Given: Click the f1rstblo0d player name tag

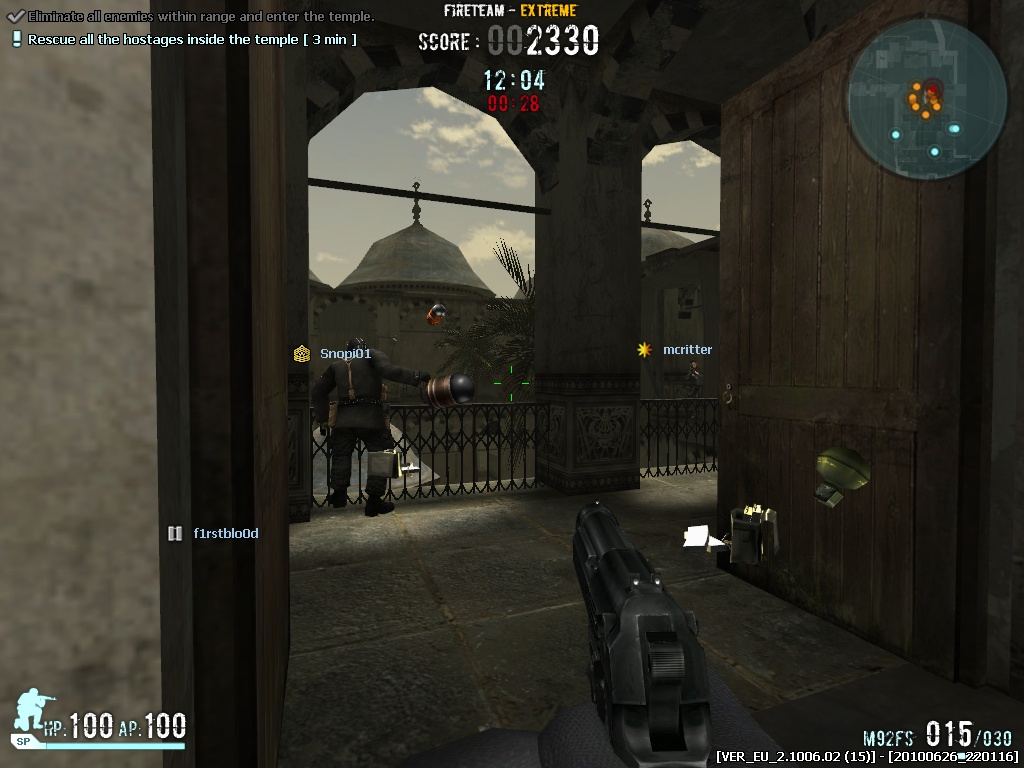Looking at the screenshot, I should tap(225, 533).
